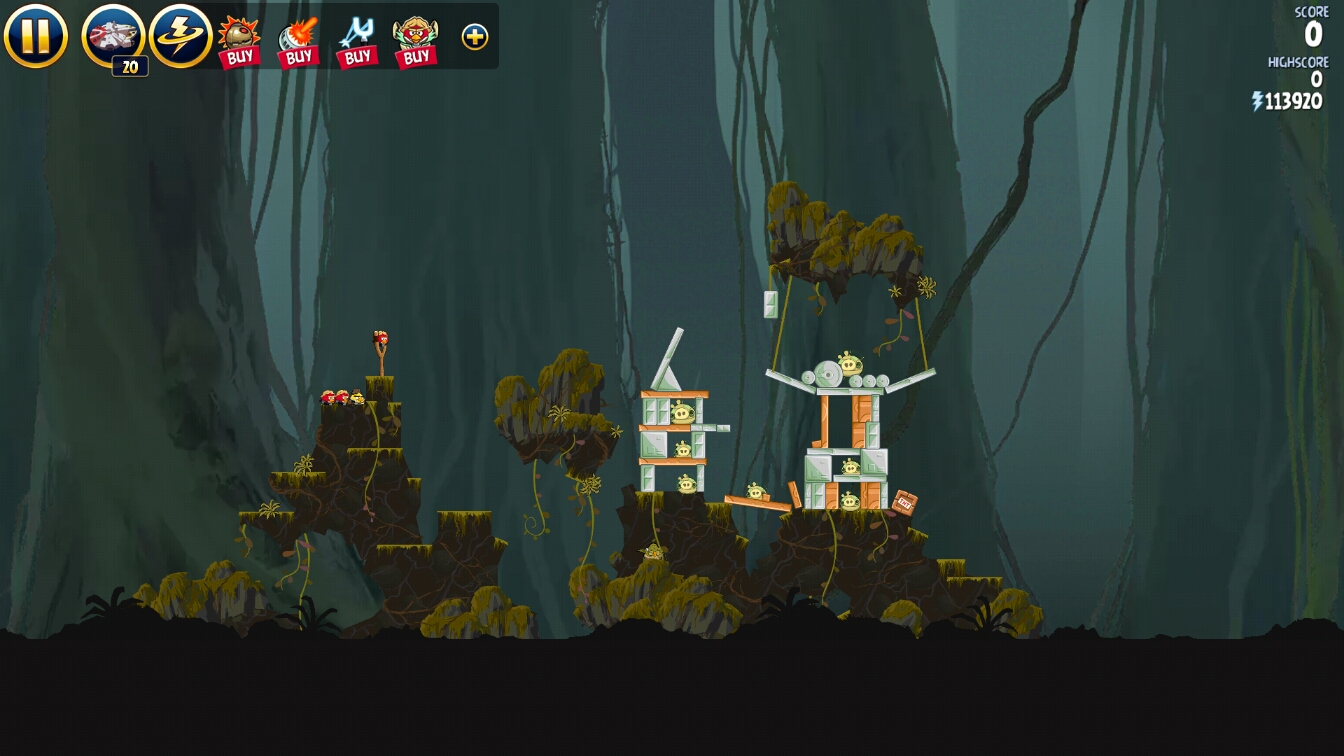Buy the blaster droid power-up
1344x756 pixels.
tap(298, 40)
